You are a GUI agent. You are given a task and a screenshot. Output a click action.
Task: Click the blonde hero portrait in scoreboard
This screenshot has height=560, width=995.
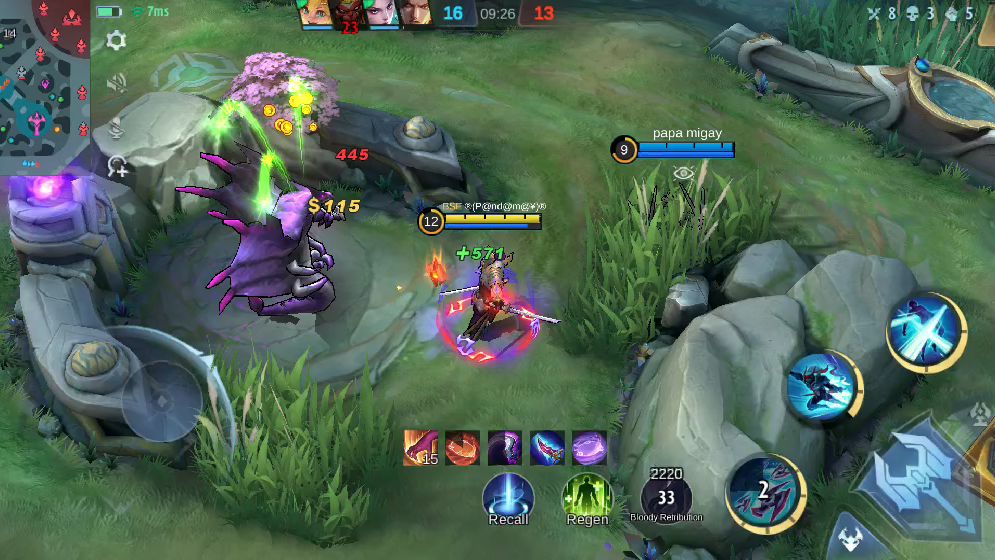317,13
